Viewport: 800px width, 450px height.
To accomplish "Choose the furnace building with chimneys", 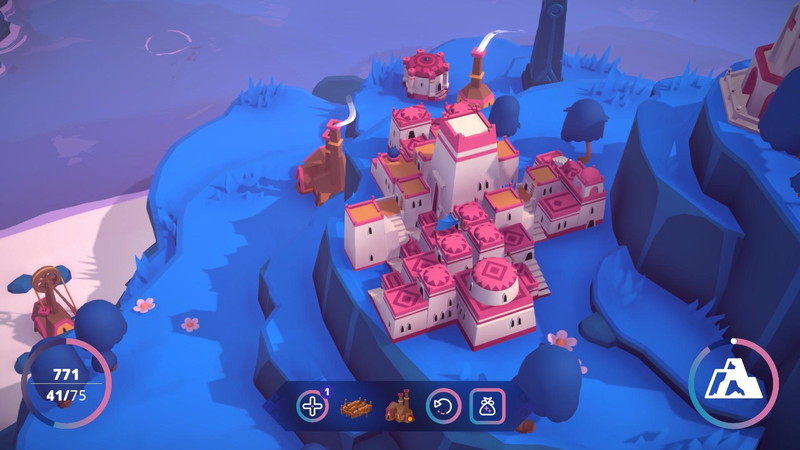I will 400,407.
